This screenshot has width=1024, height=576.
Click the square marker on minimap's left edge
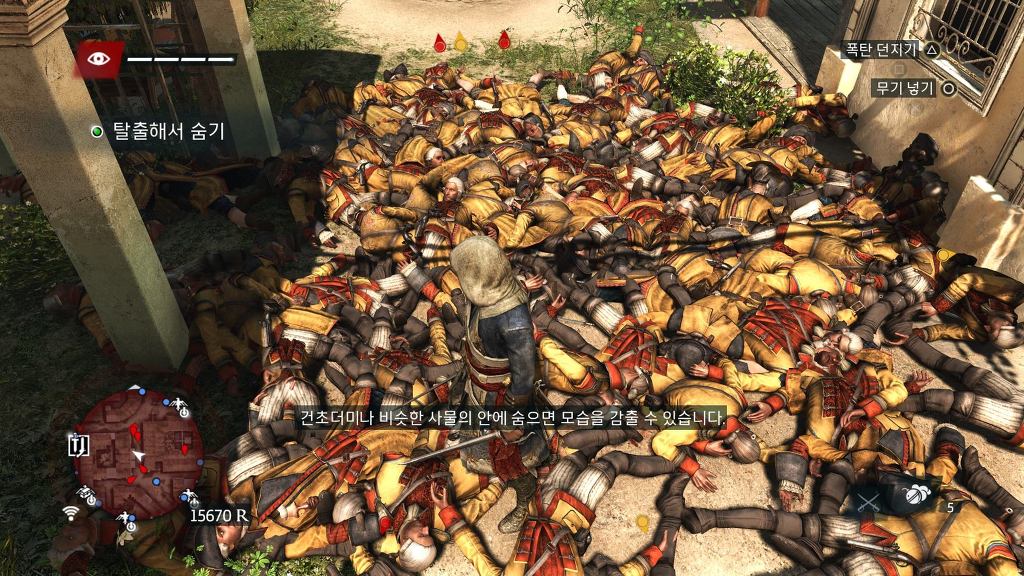click(79, 446)
